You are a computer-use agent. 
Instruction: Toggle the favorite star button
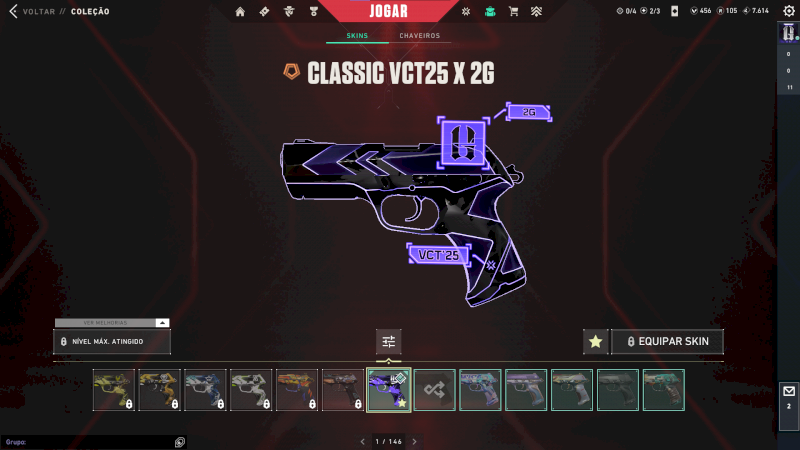(595, 342)
